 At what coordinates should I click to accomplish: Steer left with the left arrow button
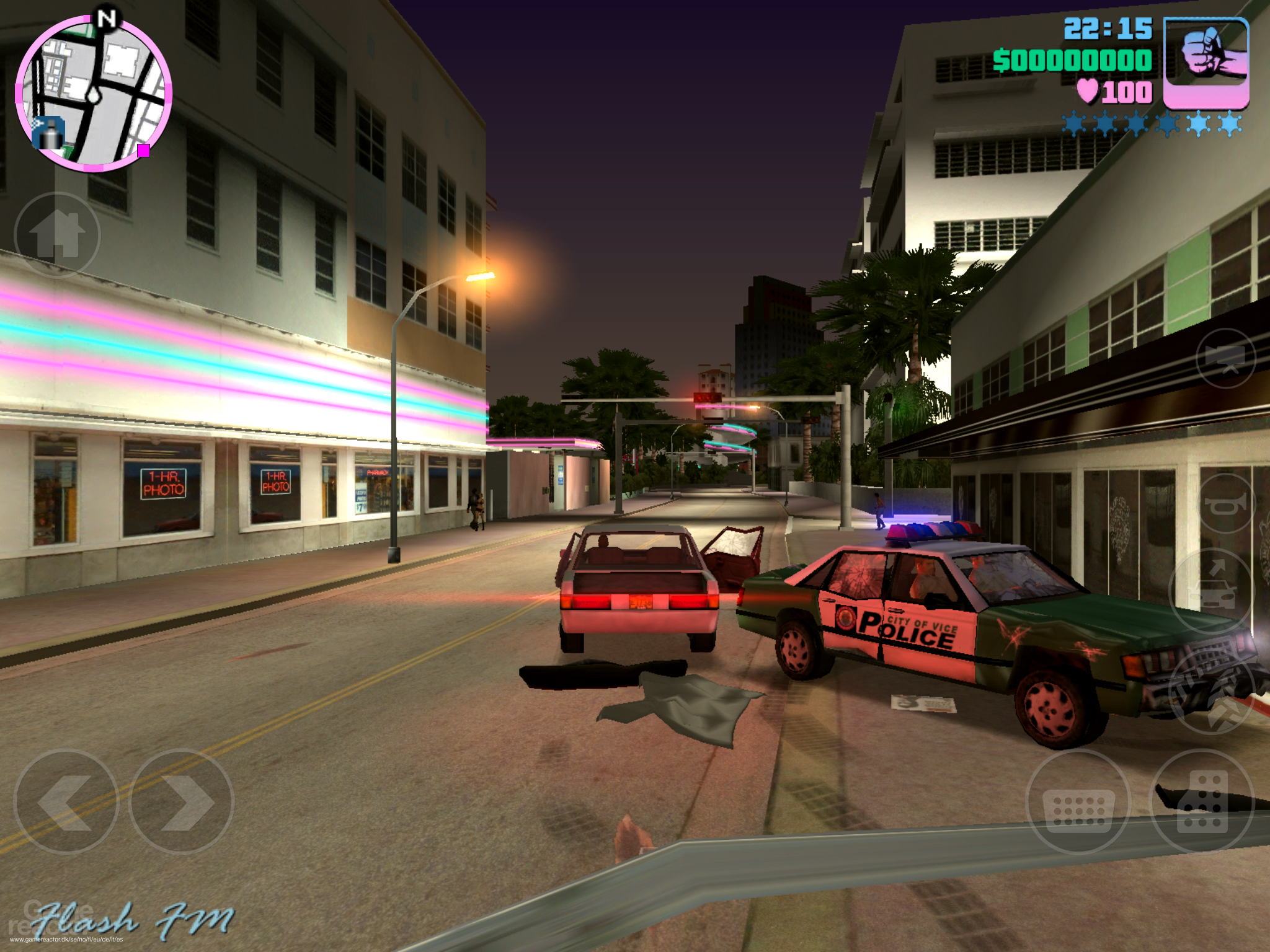pyautogui.click(x=66, y=802)
